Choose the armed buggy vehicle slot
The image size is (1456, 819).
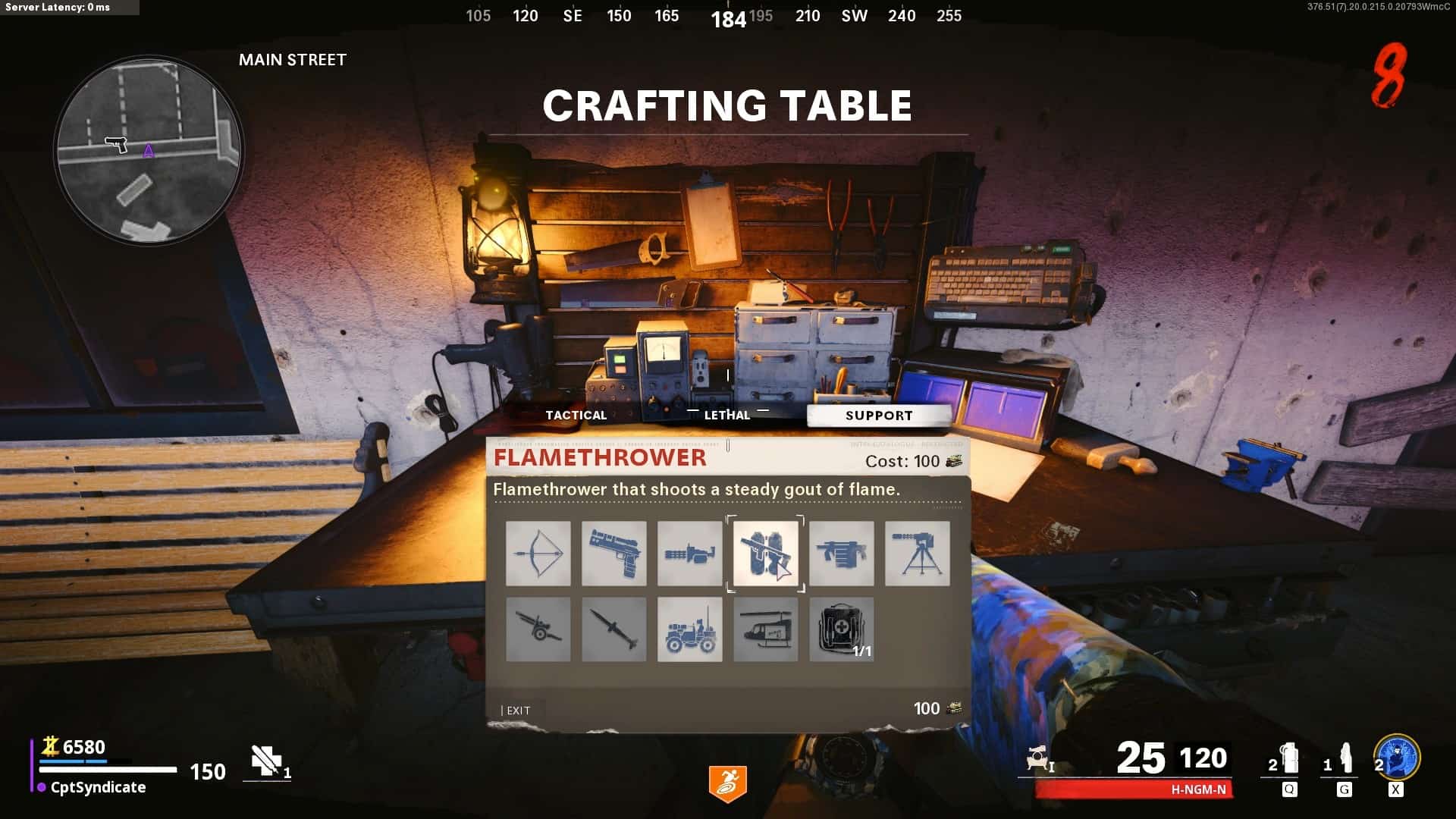pyautogui.click(x=690, y=629)
